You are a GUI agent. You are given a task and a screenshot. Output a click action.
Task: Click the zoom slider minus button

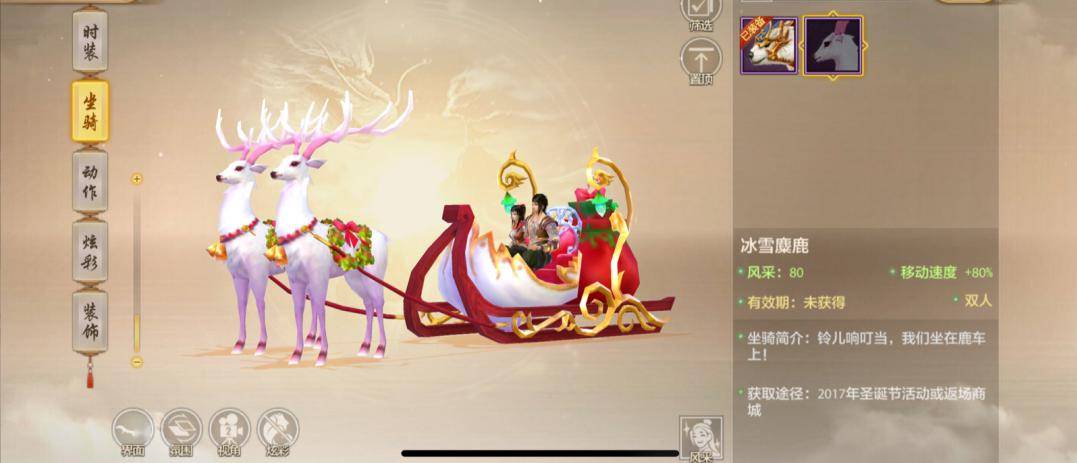pos(137,362)
